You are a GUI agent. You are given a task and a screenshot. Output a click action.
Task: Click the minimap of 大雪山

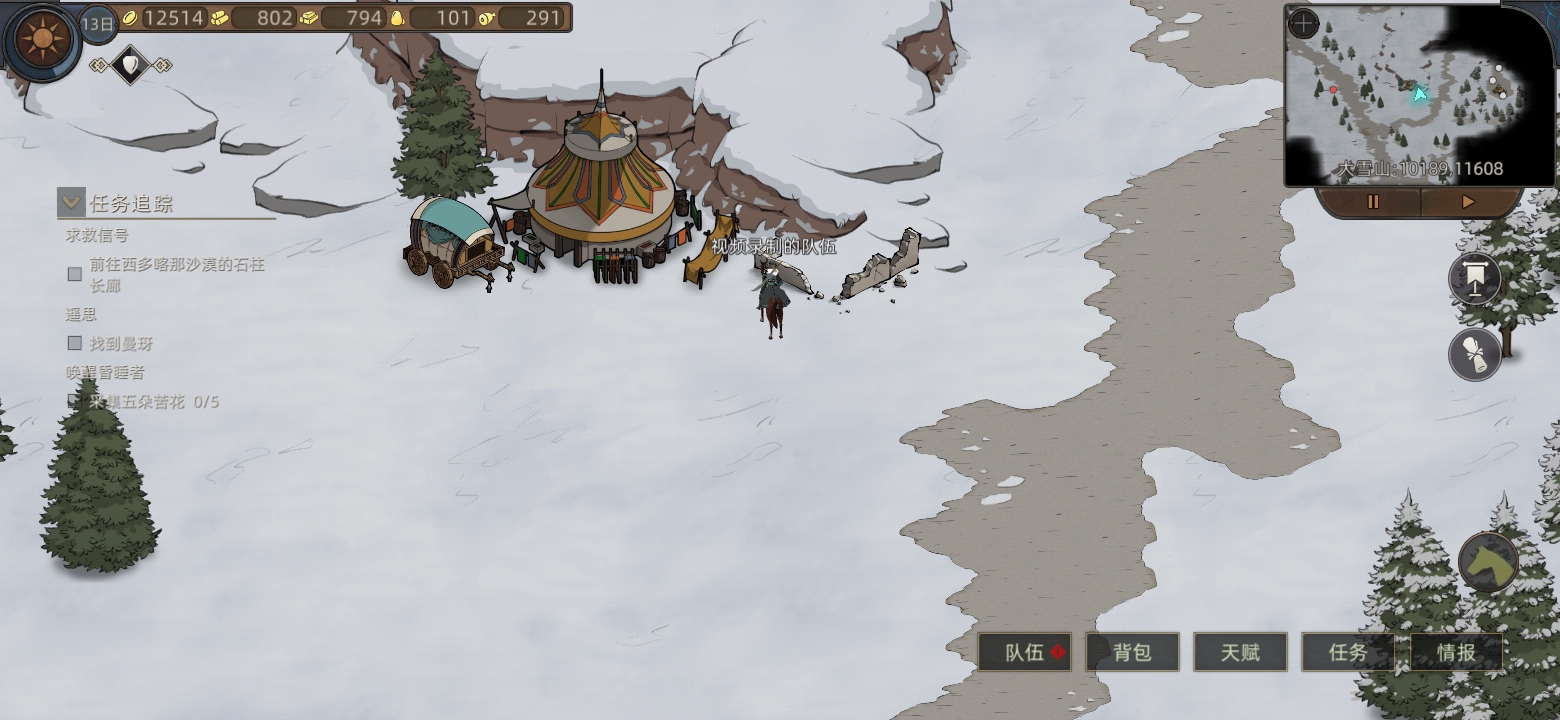1420,95
